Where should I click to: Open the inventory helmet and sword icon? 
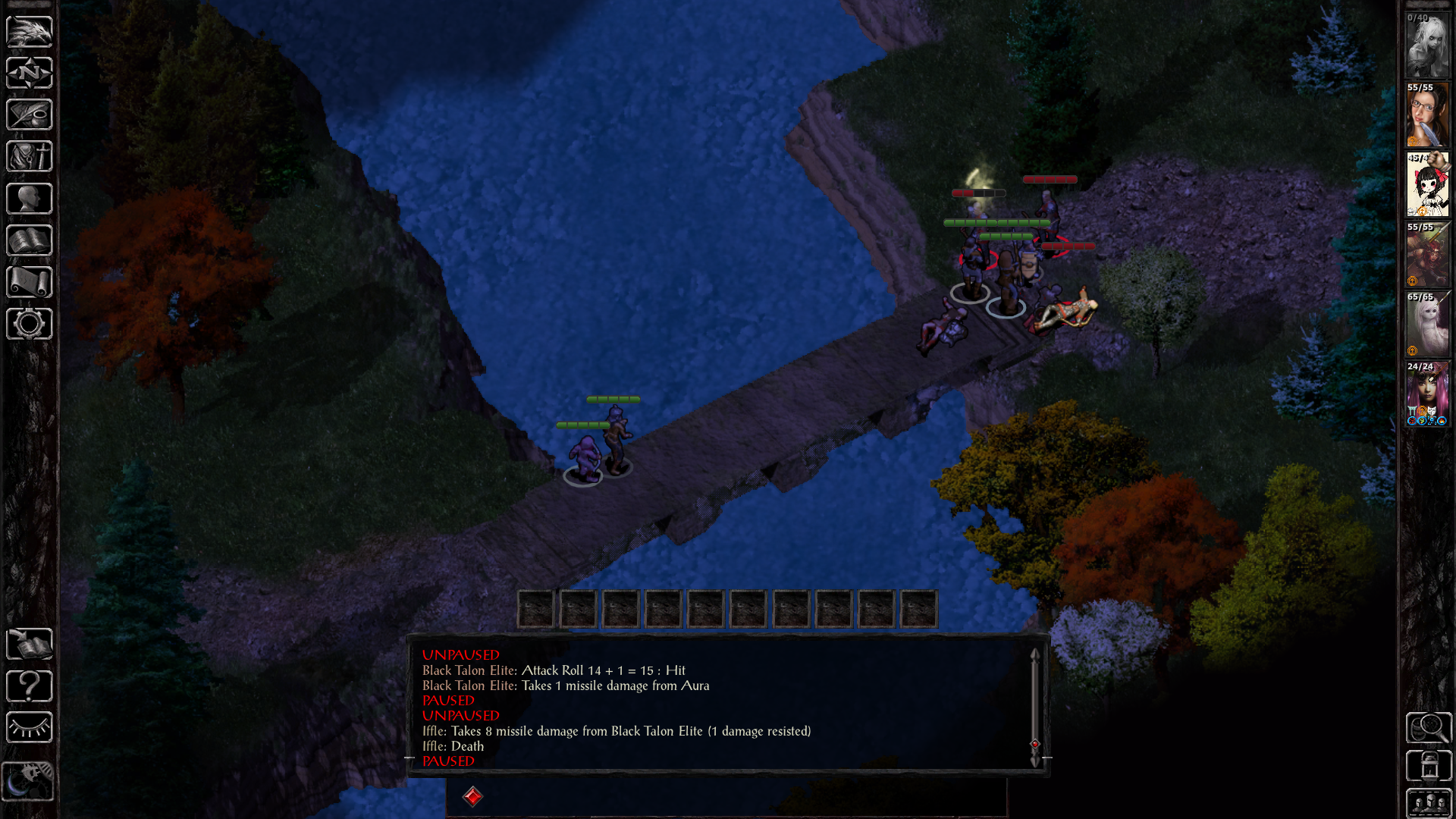(x=29, y=157)
